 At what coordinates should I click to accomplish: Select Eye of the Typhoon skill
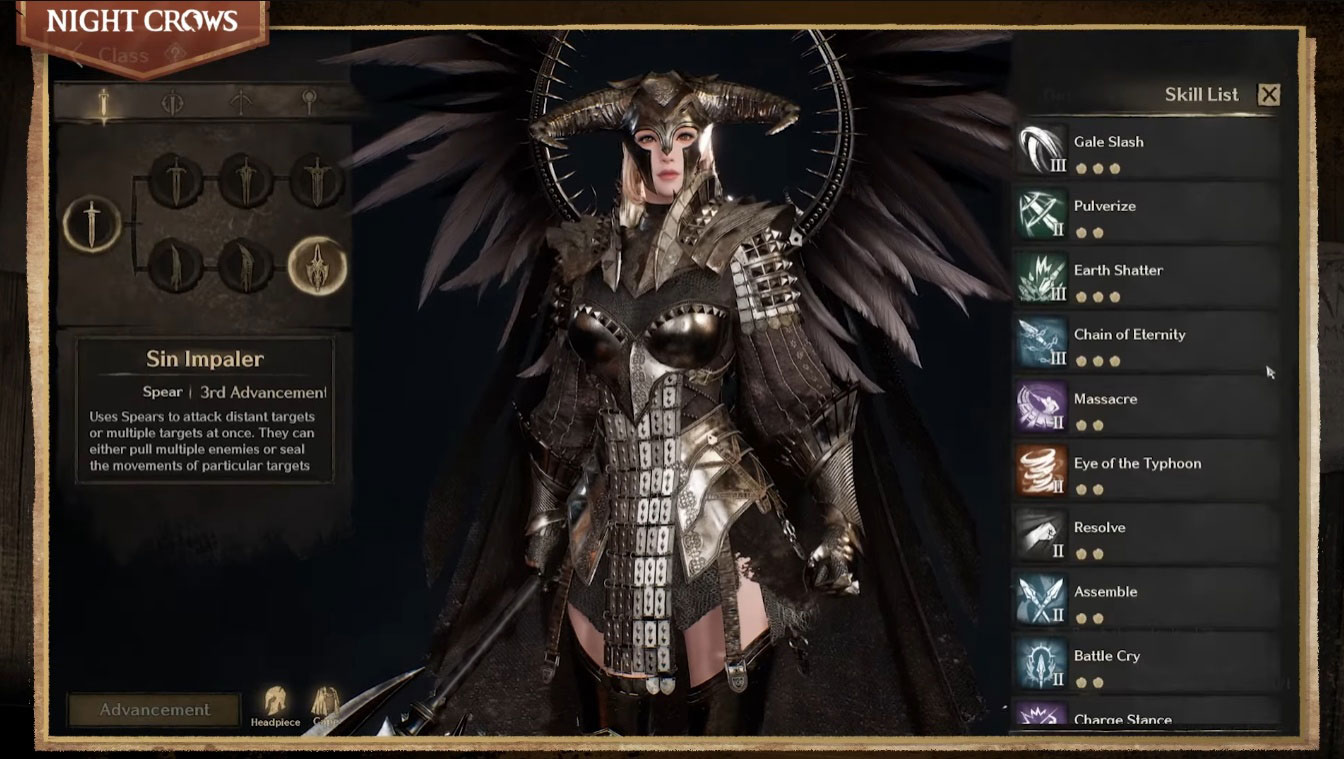click(1146, 471)
